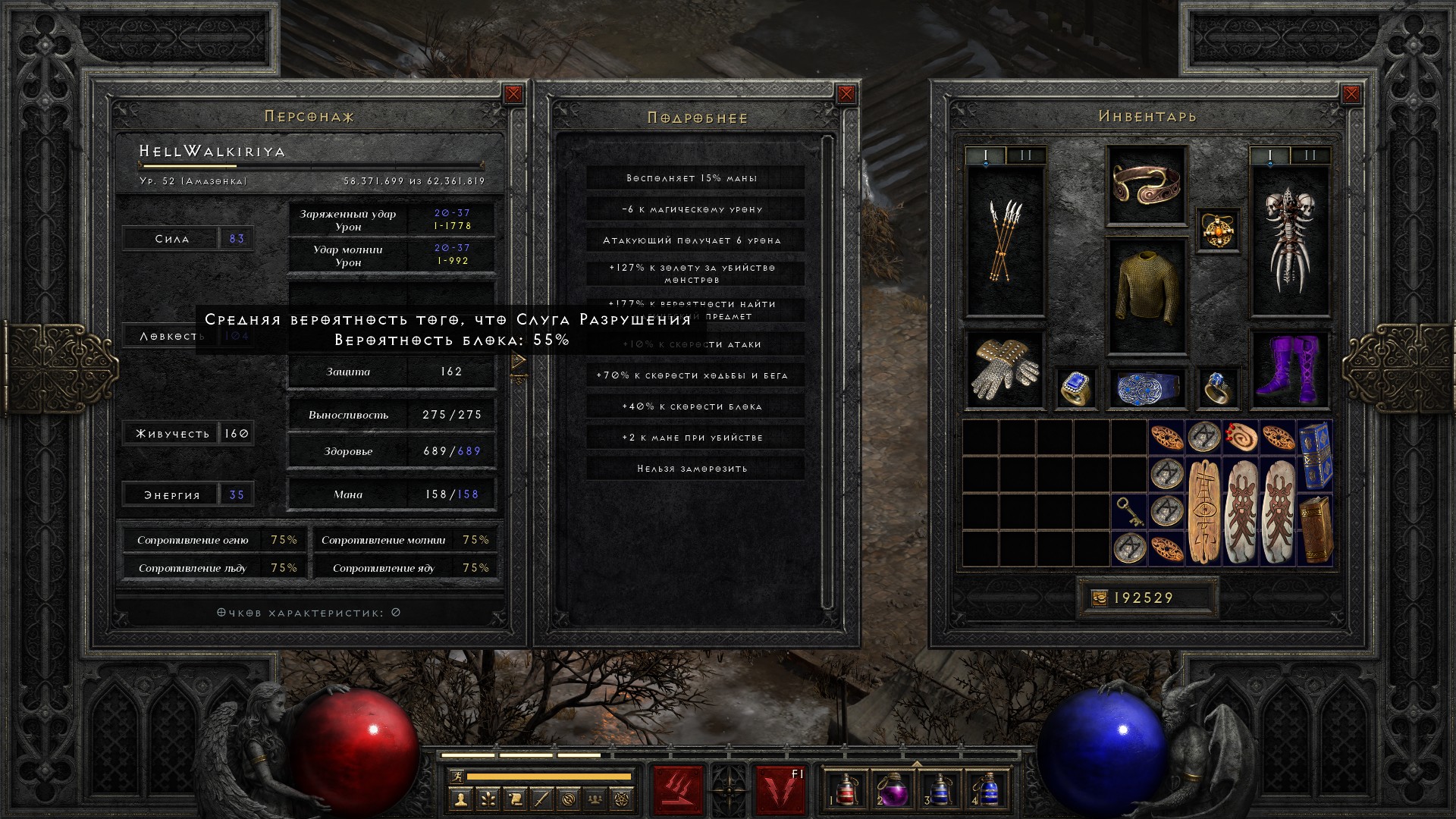Open the quest log scroll button
Screen dimensions: 1456x819
(x=515, y=799)
